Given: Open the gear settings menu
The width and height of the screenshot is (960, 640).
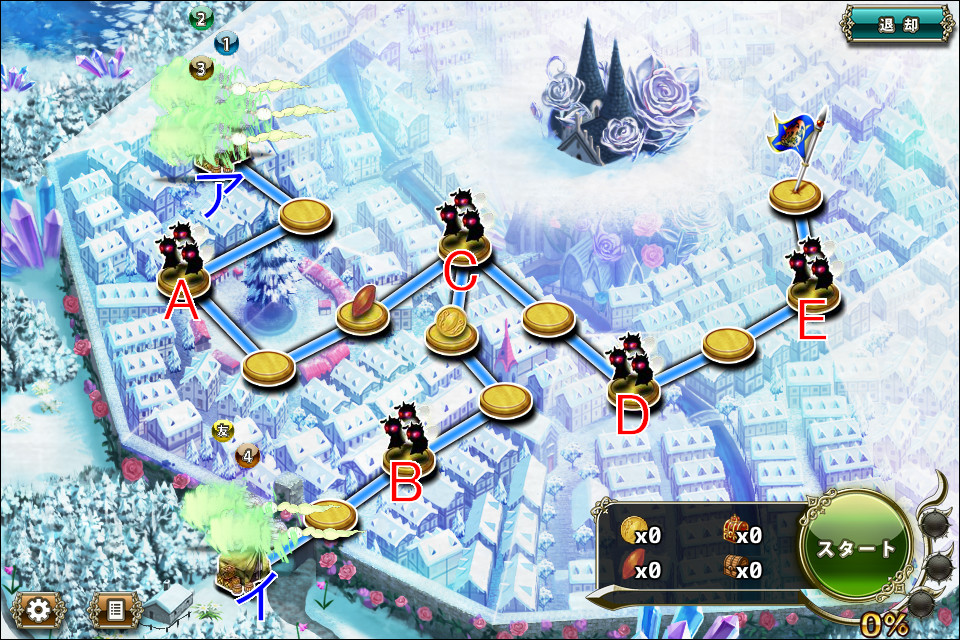Looking at the screenshot, I should coord(37,607).
